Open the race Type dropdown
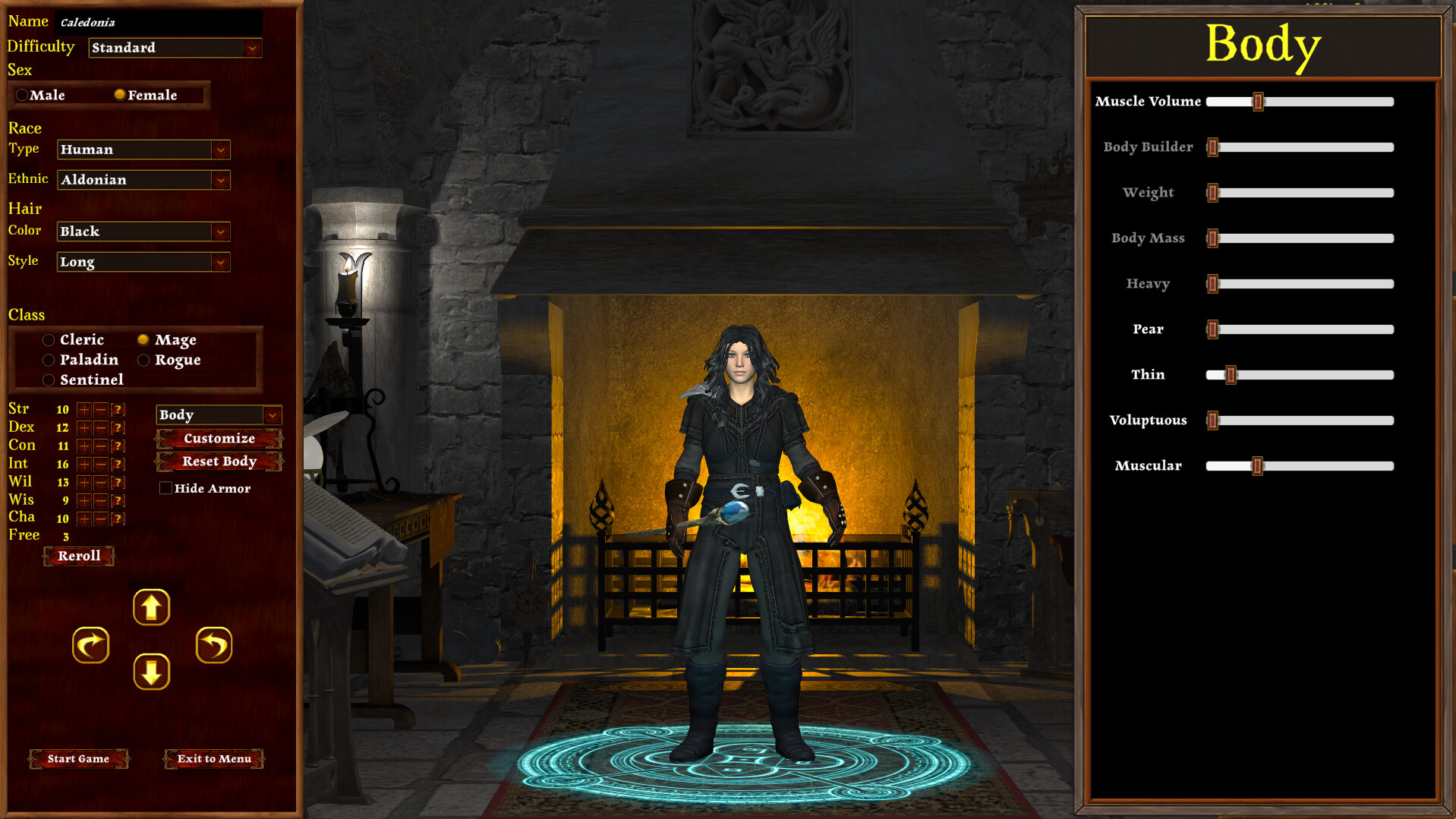This screenshot has width=1456, height=819. click(x=220, y=150)
